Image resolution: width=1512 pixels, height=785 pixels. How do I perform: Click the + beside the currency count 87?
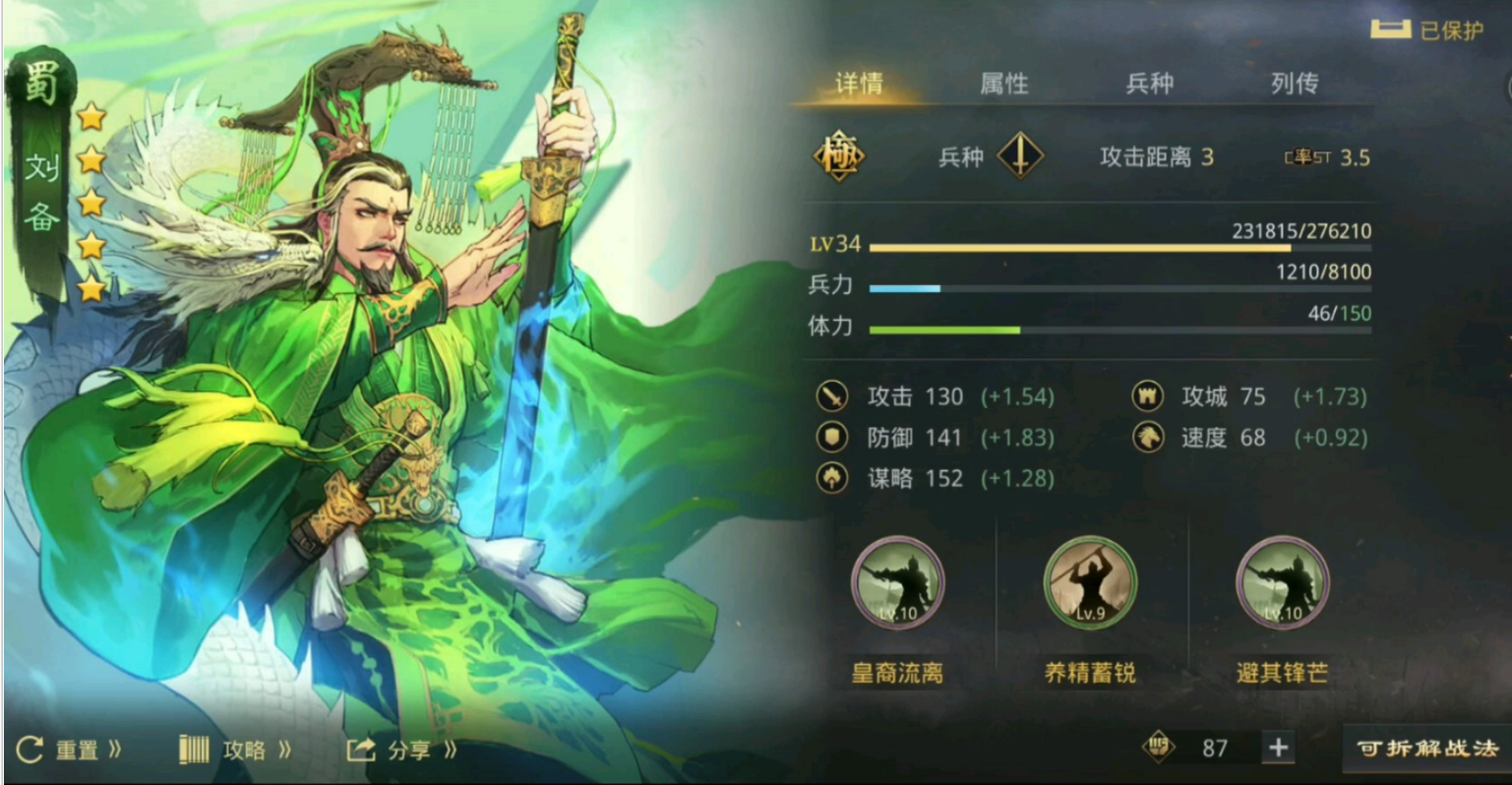pyautogui.click(x=1280, y=748)
